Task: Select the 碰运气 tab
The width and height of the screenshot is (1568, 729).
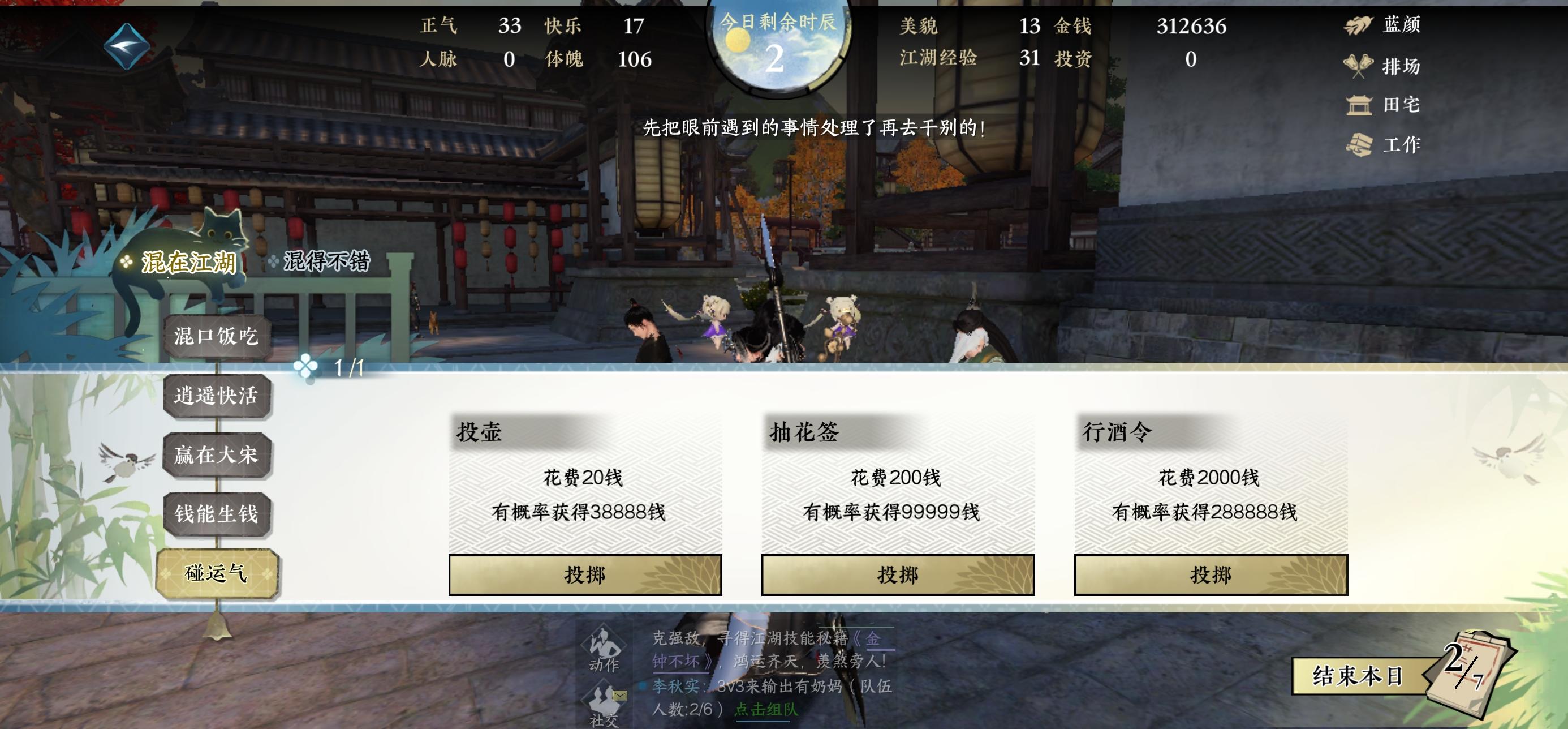Action: (216, 572)
